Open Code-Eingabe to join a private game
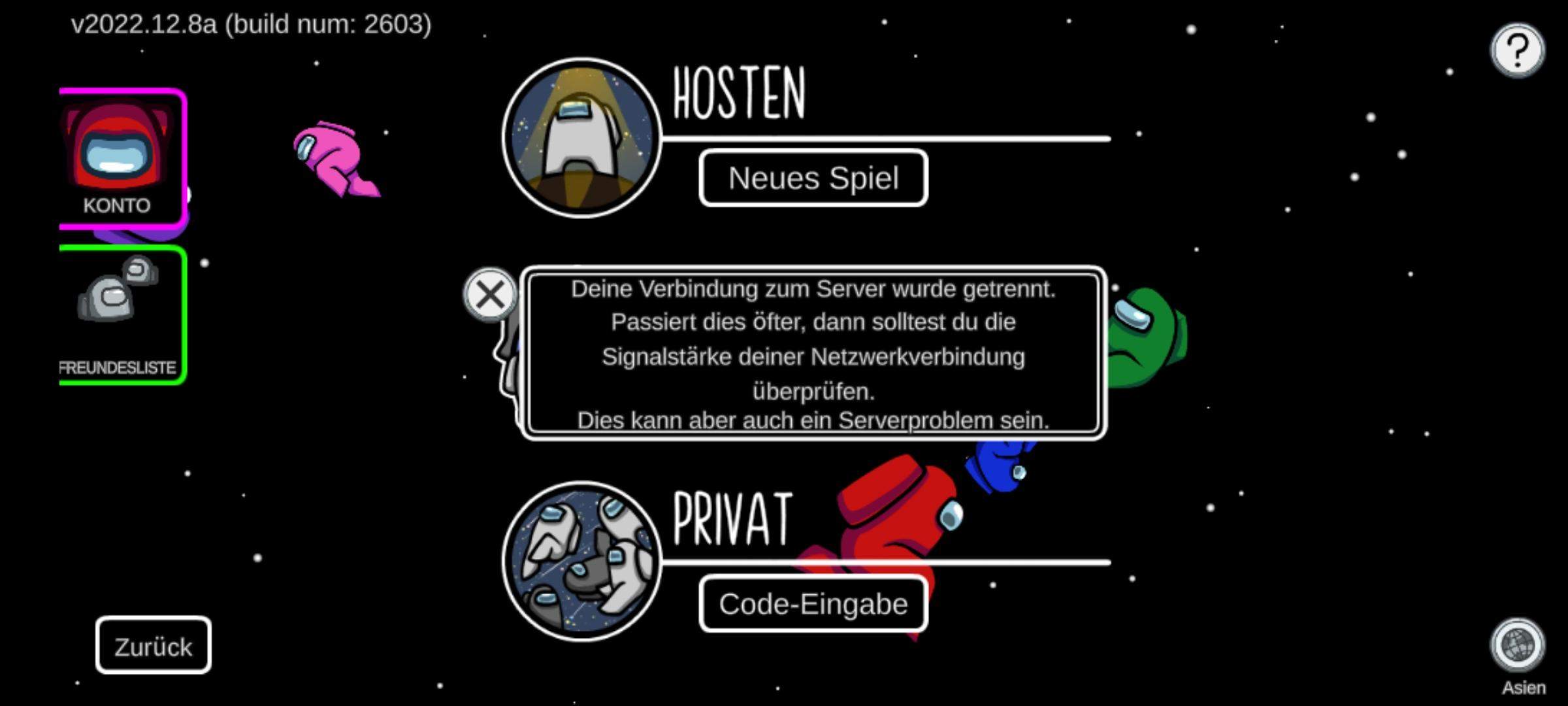Image resolution: width=1568 pixels, height=706 pixels. pyautogui.click(x=813, y=603)
